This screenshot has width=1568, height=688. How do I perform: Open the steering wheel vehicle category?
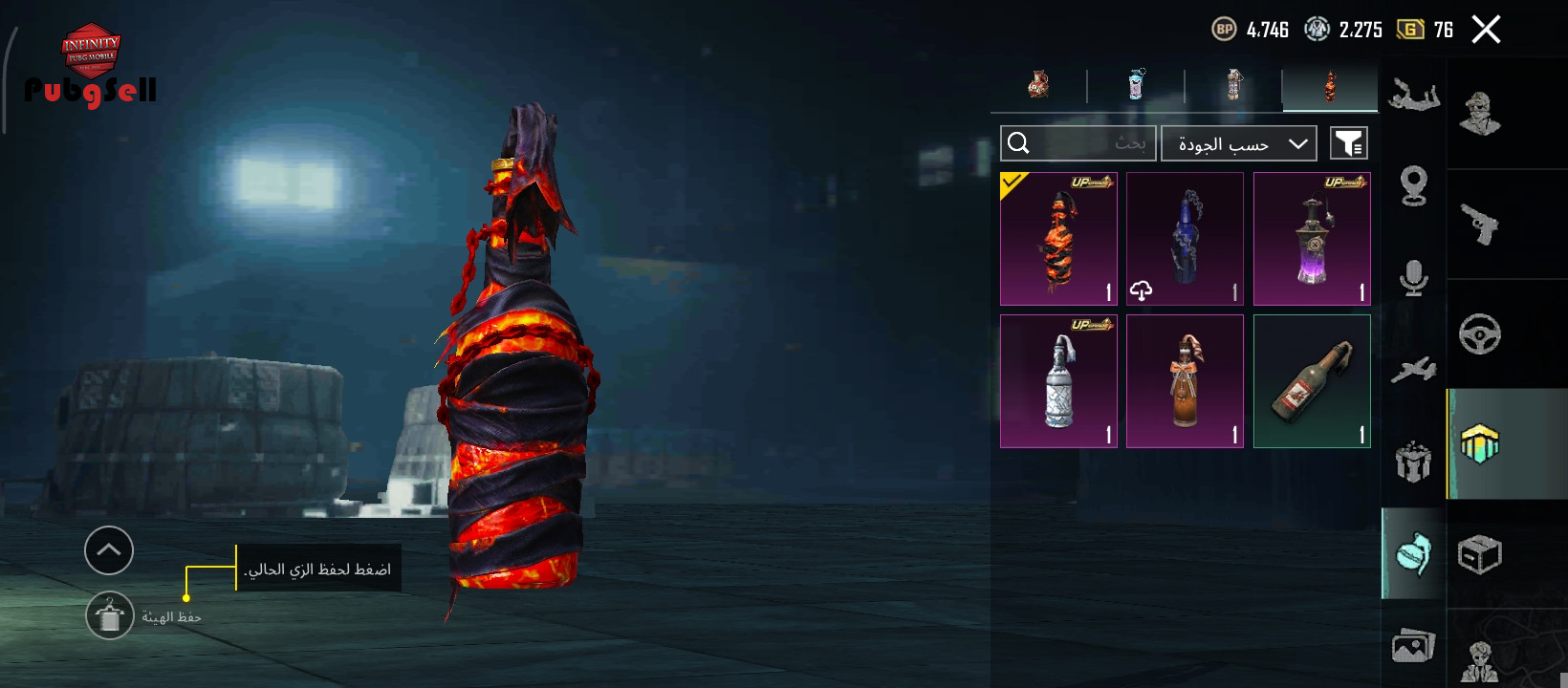1479,334
